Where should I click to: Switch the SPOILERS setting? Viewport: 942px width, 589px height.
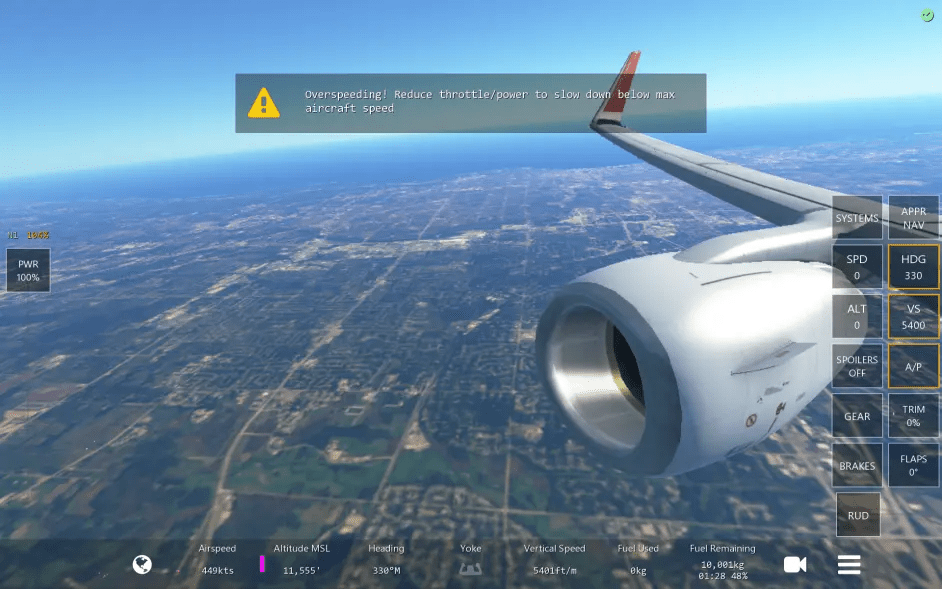pos(857,366)
